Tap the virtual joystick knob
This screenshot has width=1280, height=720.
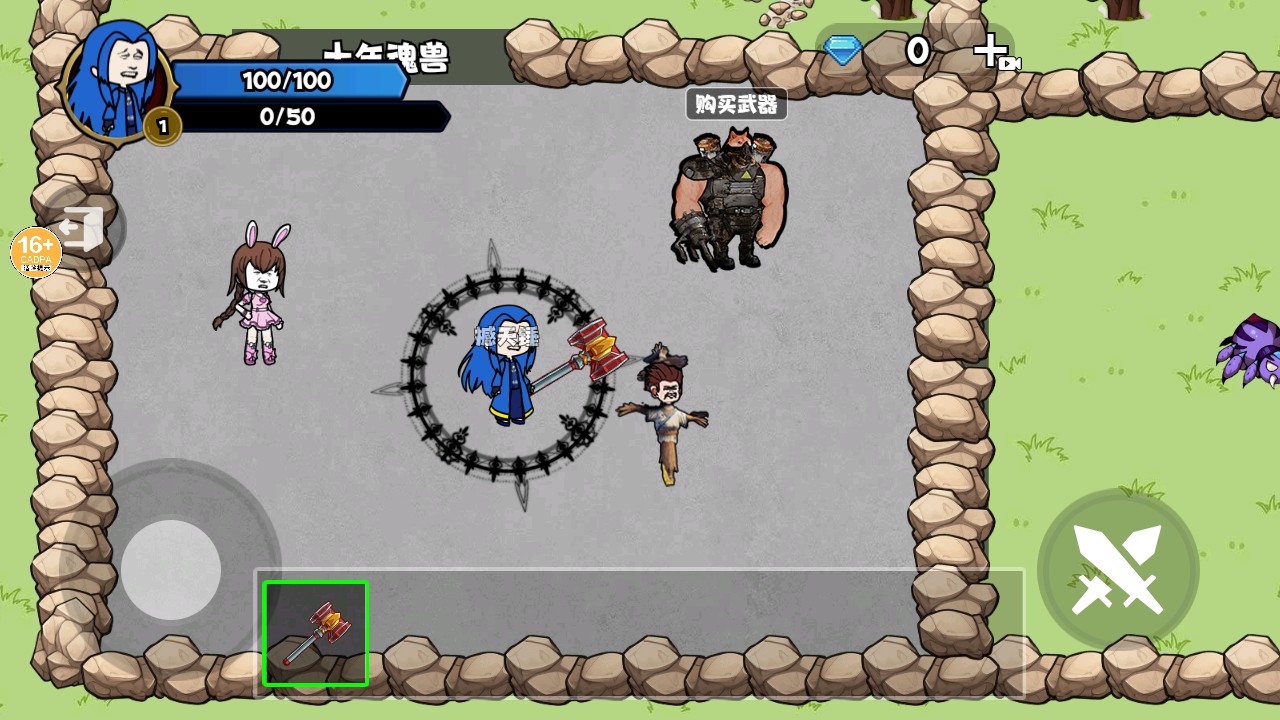point(171,569)
